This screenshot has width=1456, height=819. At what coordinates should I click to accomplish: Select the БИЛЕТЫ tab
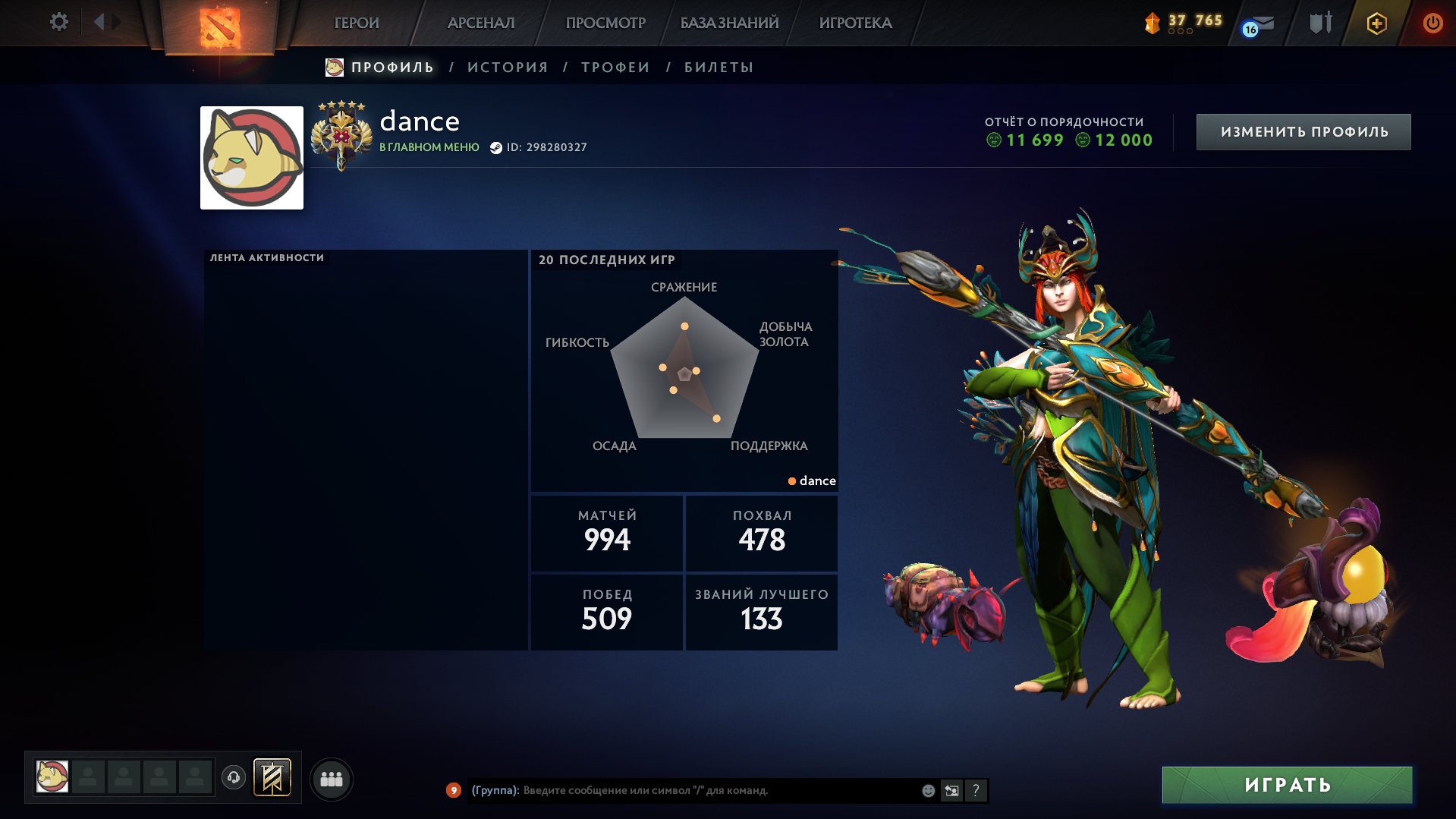click(x=719, y=68)
